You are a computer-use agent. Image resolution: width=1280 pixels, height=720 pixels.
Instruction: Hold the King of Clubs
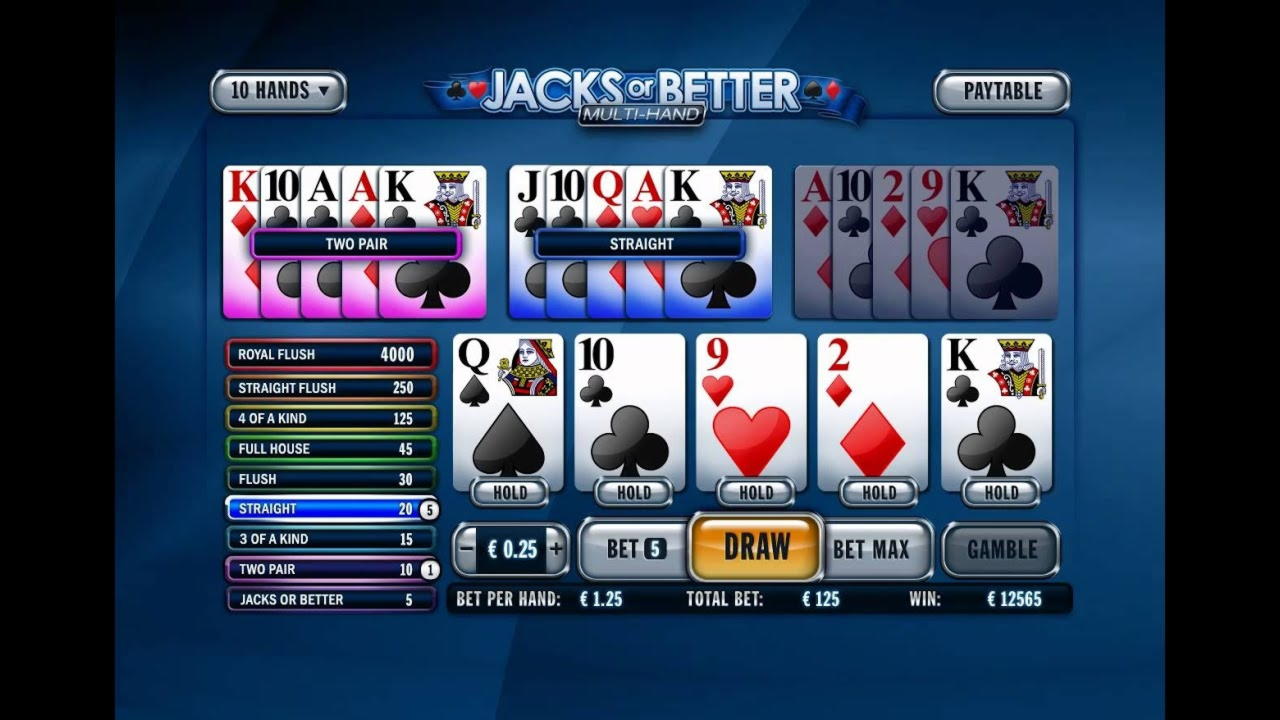click(x=1000, y=492)
